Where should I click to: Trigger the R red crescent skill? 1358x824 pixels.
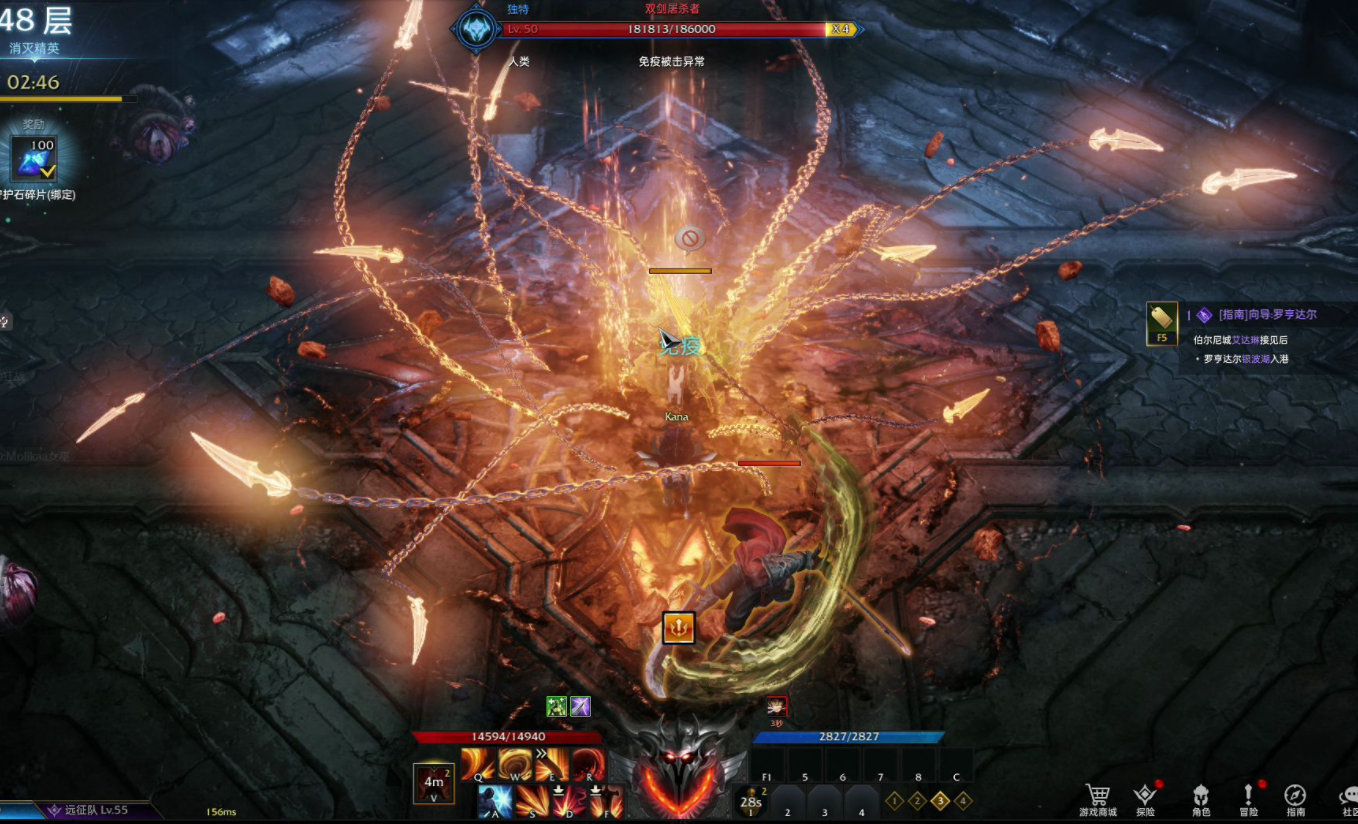(589, 765)
